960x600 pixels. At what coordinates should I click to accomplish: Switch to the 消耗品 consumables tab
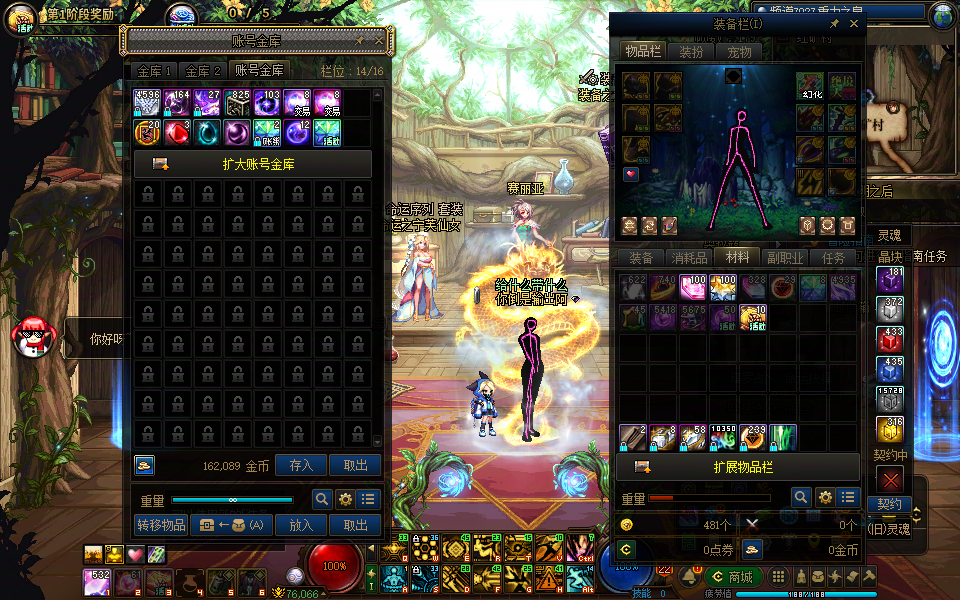[x=689, y=258]
